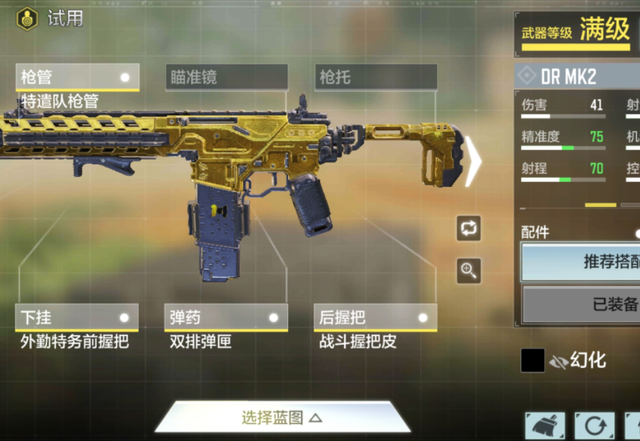Image resolution: width=640 pixels, height=441 pixels.
Task: Choose the empty 枪托 stock slot
Action: tap(376, 77)
